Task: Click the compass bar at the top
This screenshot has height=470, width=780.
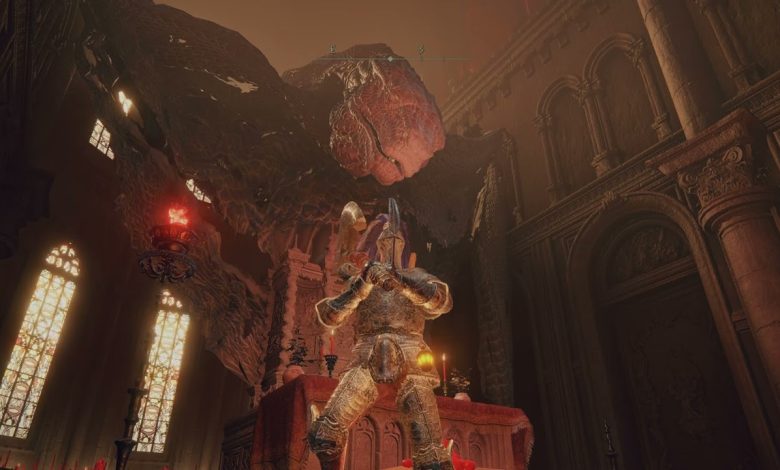Action: [389, 55]
